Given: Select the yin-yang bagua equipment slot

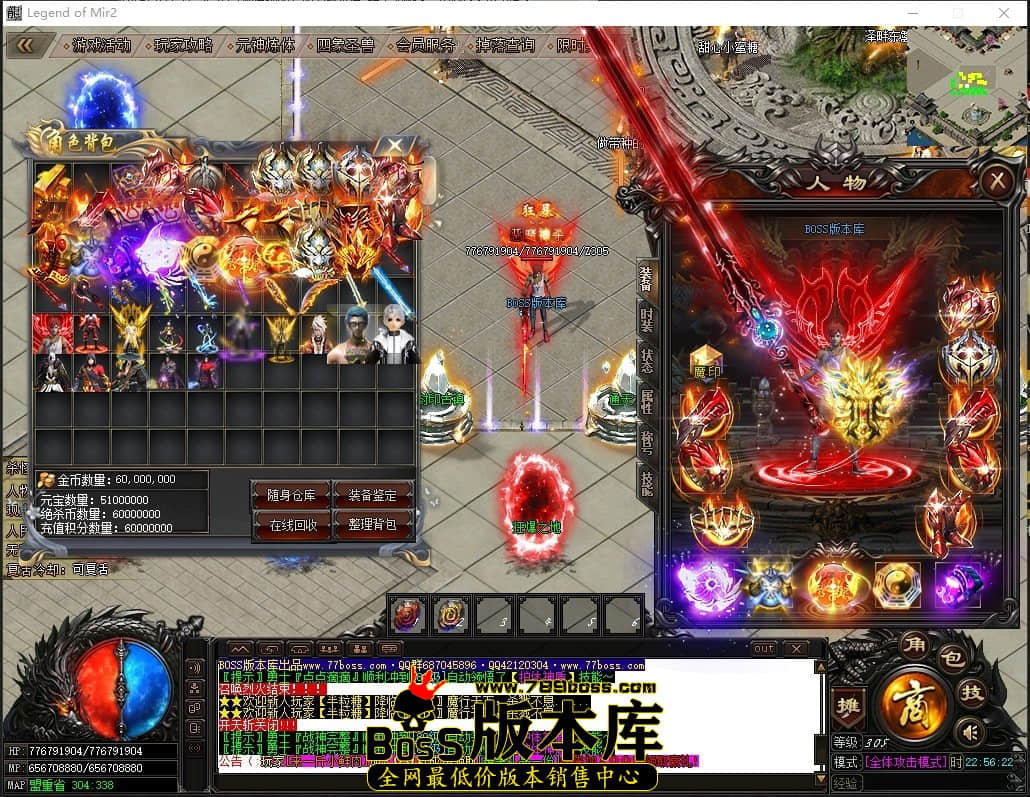Looking at the screenshot, I should coord(897,584).
